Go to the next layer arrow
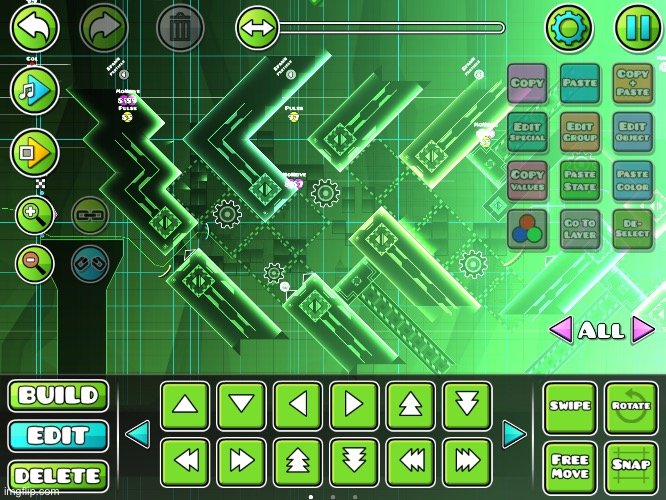The width and height of the screenshot is (666, 500). (x=643, y=329)
